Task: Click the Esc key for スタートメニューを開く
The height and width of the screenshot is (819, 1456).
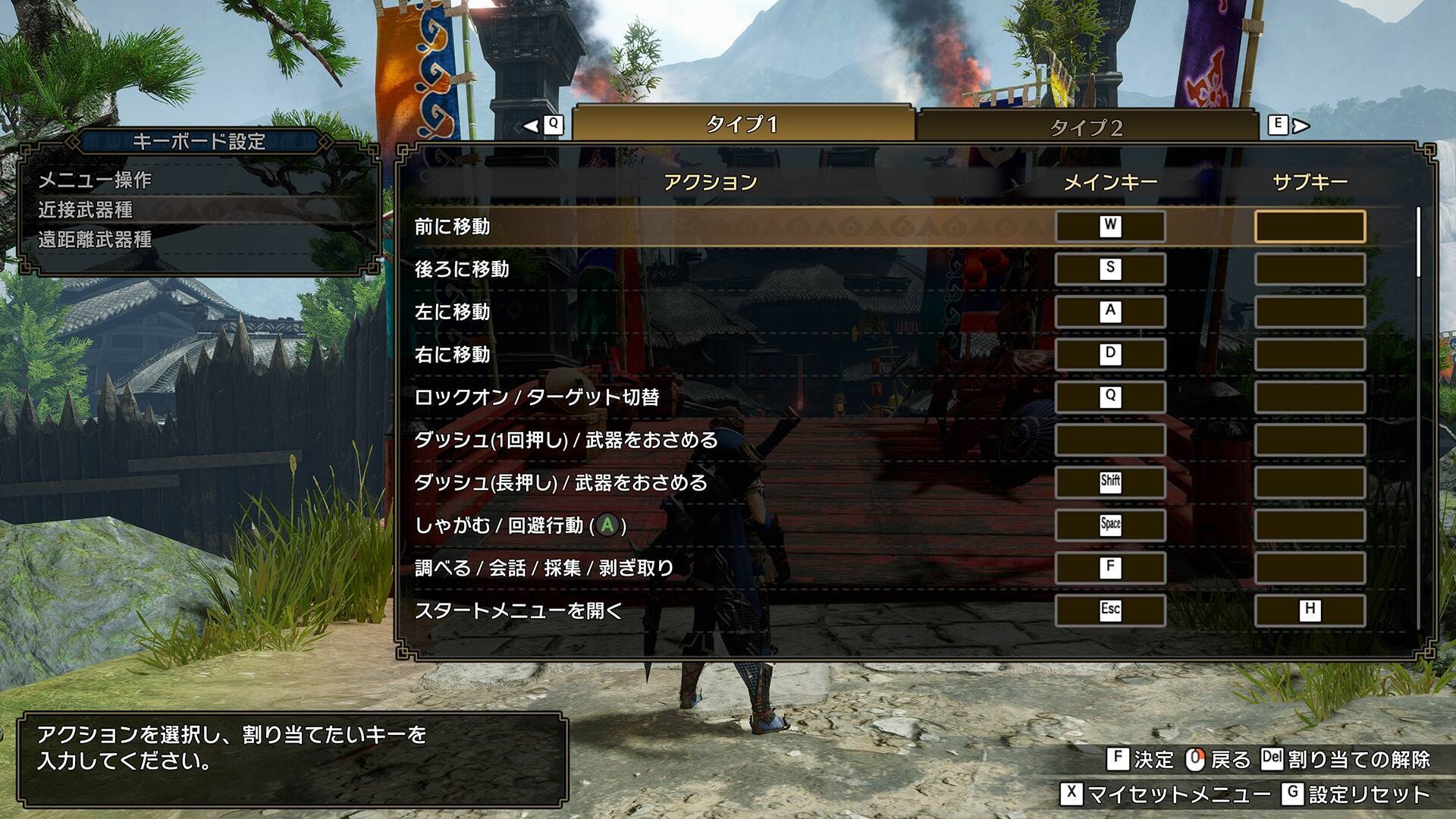Action: (x=1109, y=610)
